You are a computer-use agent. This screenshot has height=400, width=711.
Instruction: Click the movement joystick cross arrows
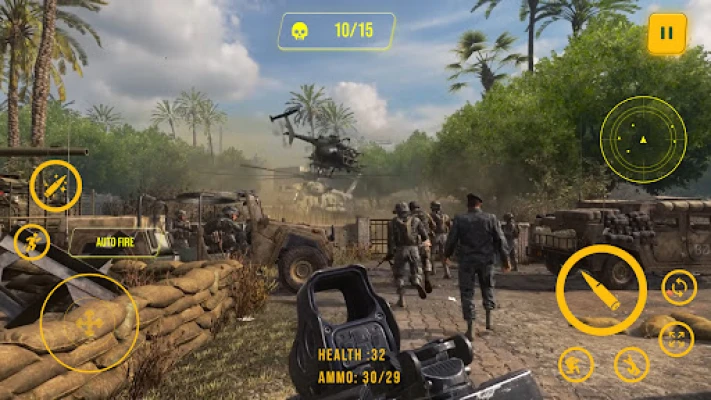(x=89, y=323)
